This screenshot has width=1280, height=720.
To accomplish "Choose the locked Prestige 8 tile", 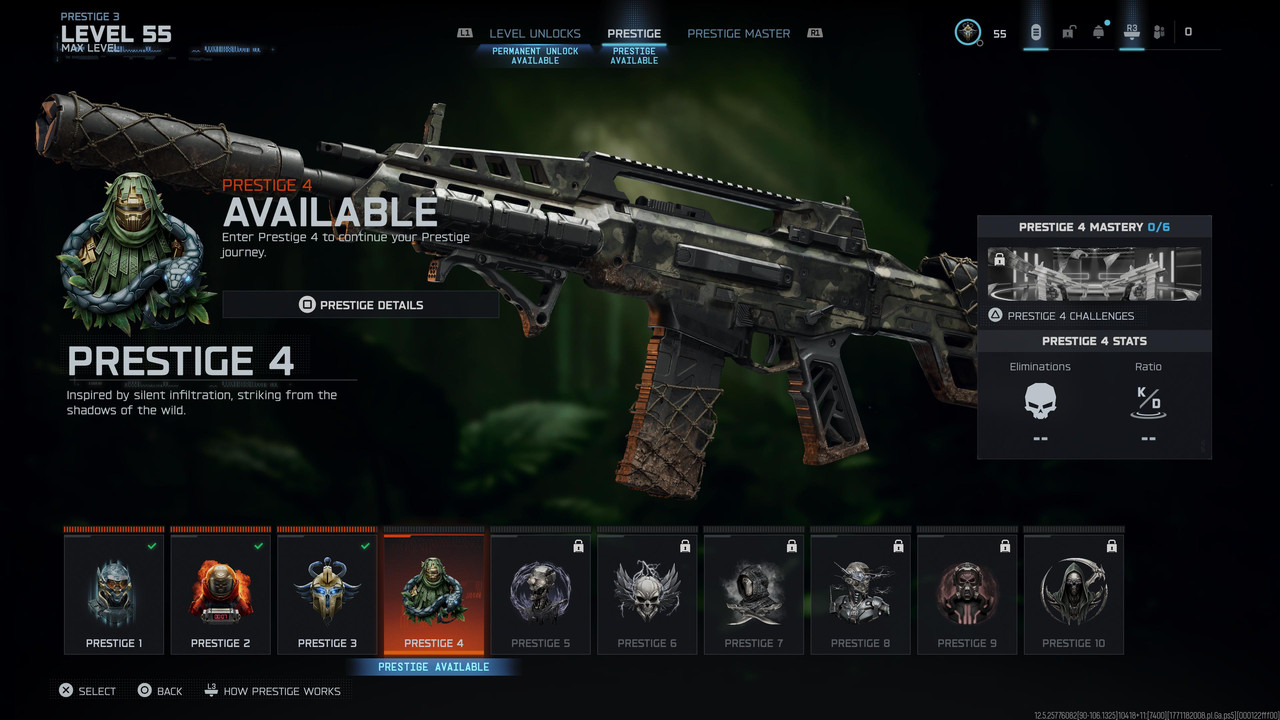I will click(x=860, y=595).
